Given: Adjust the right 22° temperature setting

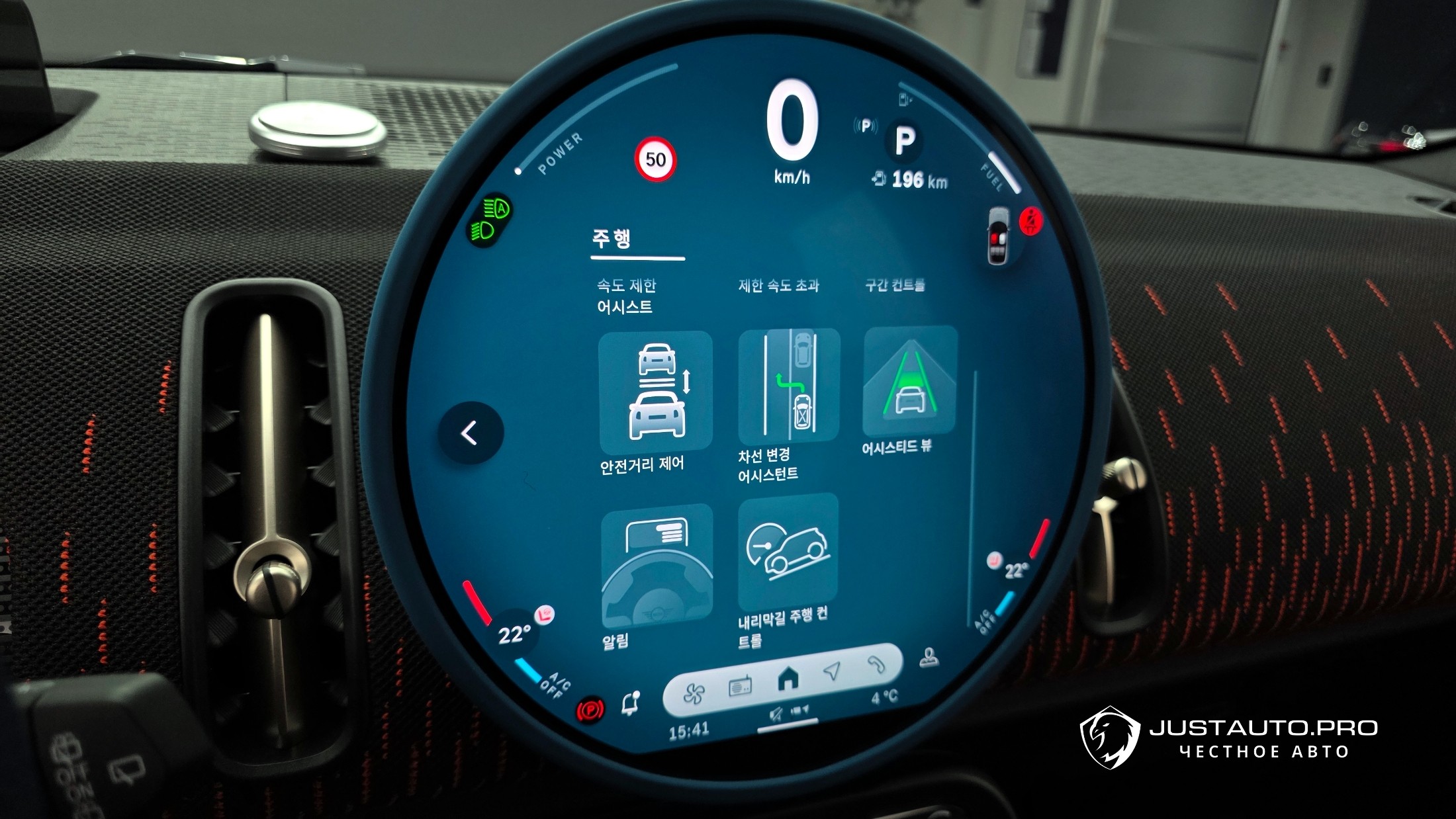Looking at the screenshot, I should 1016,571.
